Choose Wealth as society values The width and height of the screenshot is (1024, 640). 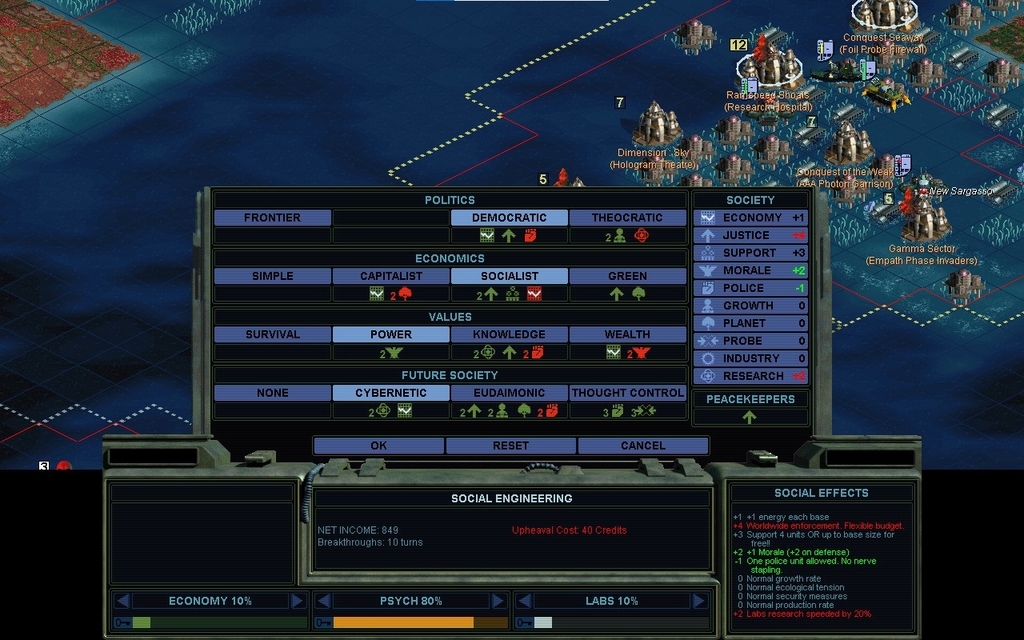point(627,335)
